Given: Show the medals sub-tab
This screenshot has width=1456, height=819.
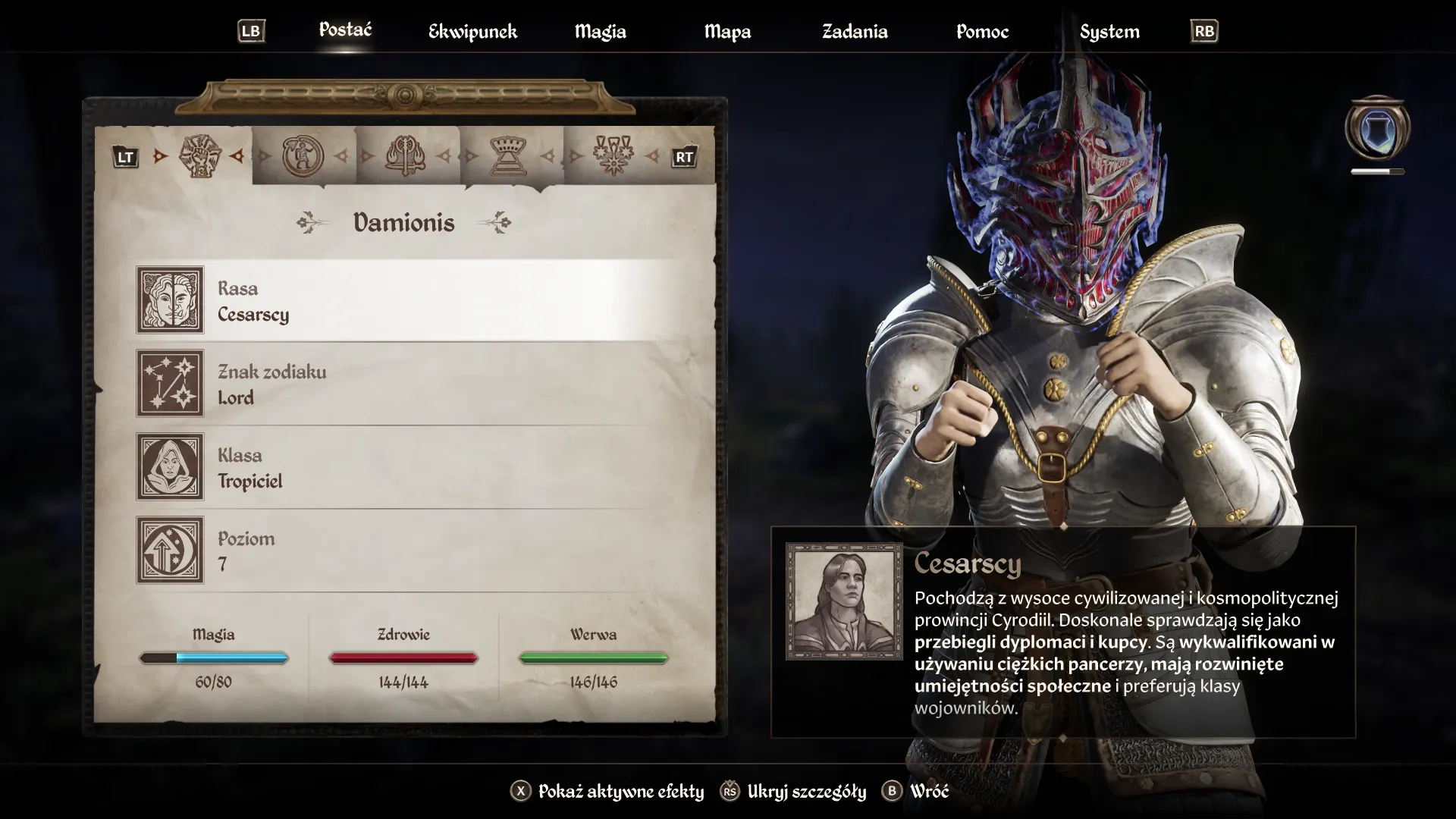Looking at the screenshot, I should (x=613, y=156).
